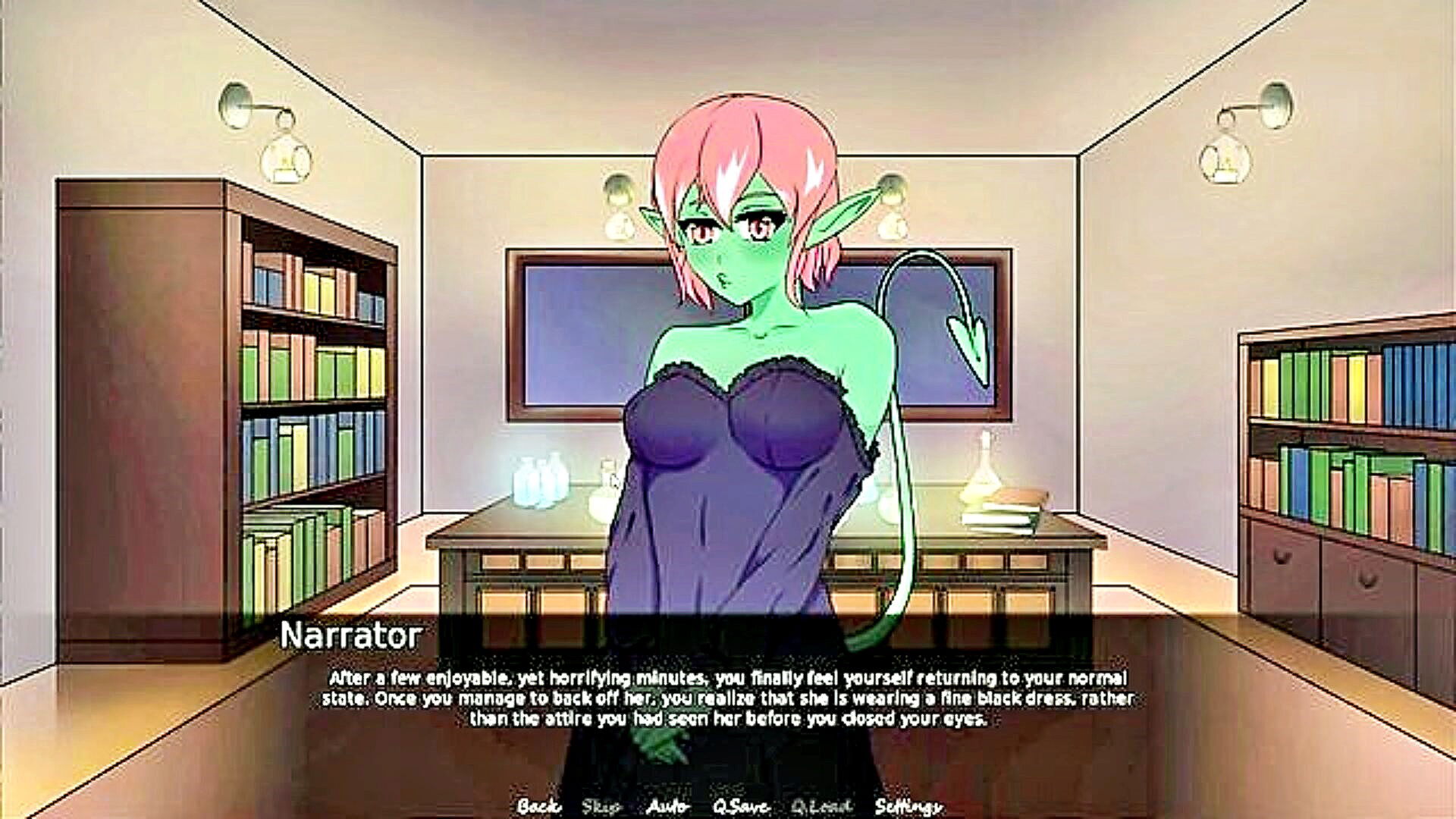Image resolution: width=1456 pixels, height=819 pixels.
Task: Advance the Narrator dialogue text box
Action: point(726,698)
